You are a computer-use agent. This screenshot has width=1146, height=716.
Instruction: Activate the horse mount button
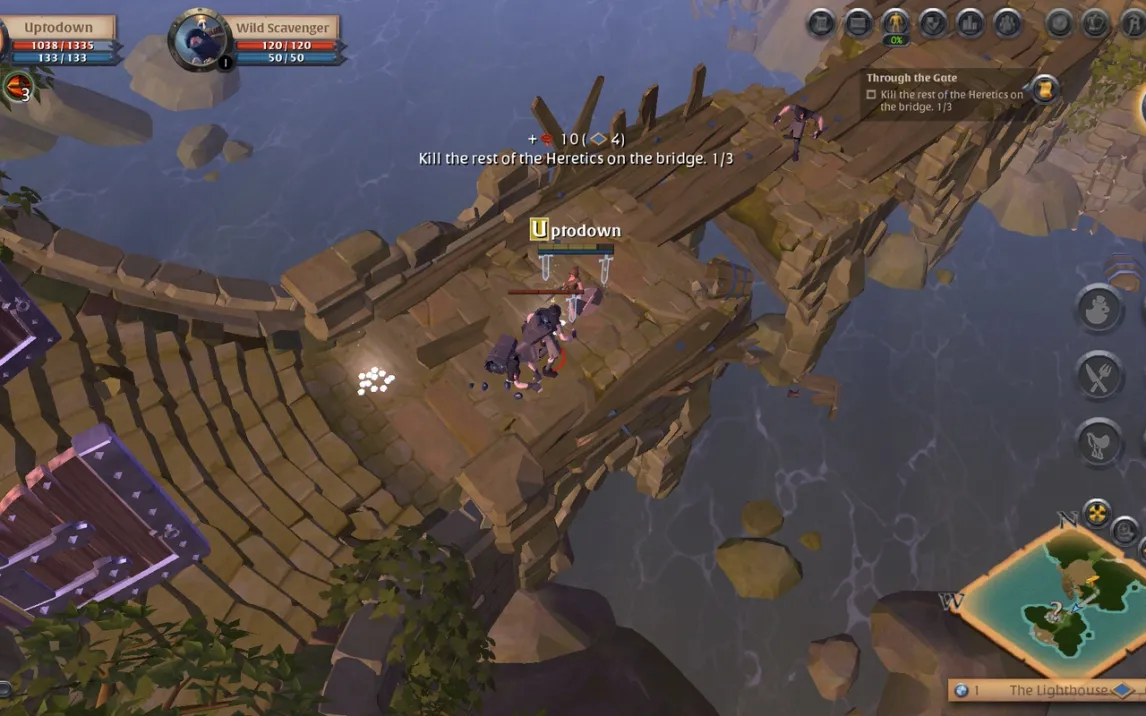[x=1100, y=443]
